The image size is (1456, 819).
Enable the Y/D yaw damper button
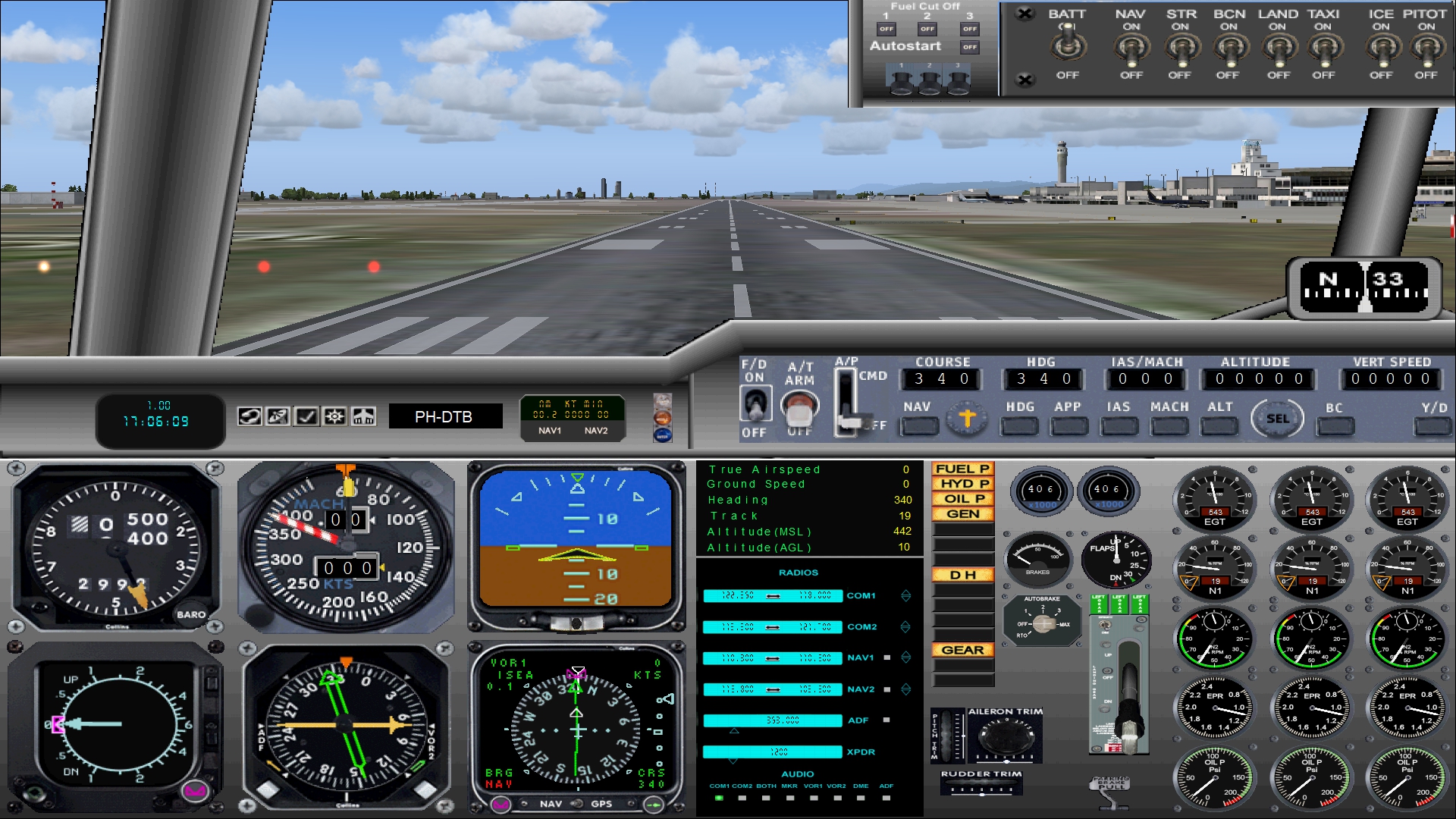pos(1432,426)
